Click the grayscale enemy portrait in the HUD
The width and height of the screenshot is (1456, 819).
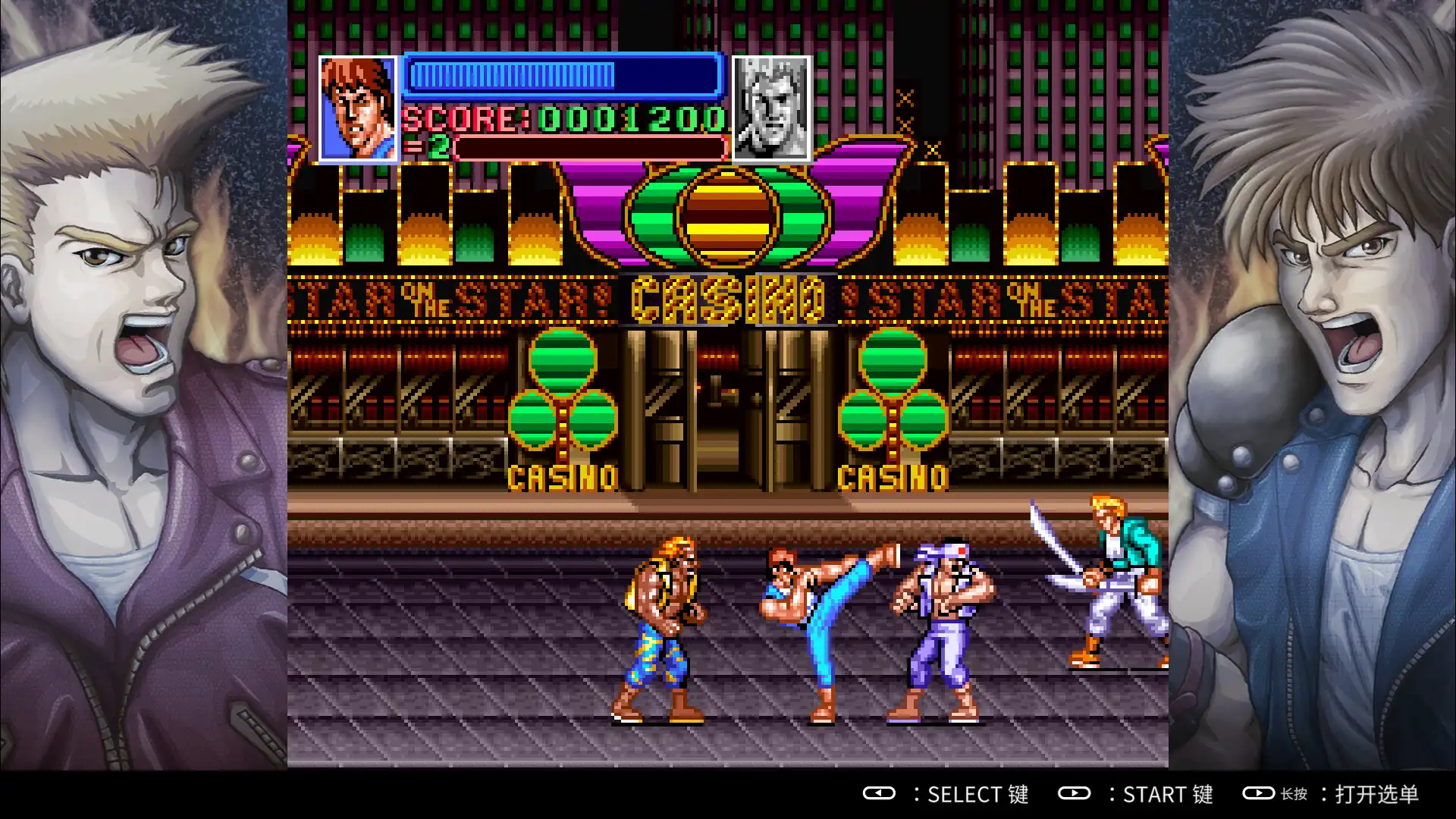(770, 109)
